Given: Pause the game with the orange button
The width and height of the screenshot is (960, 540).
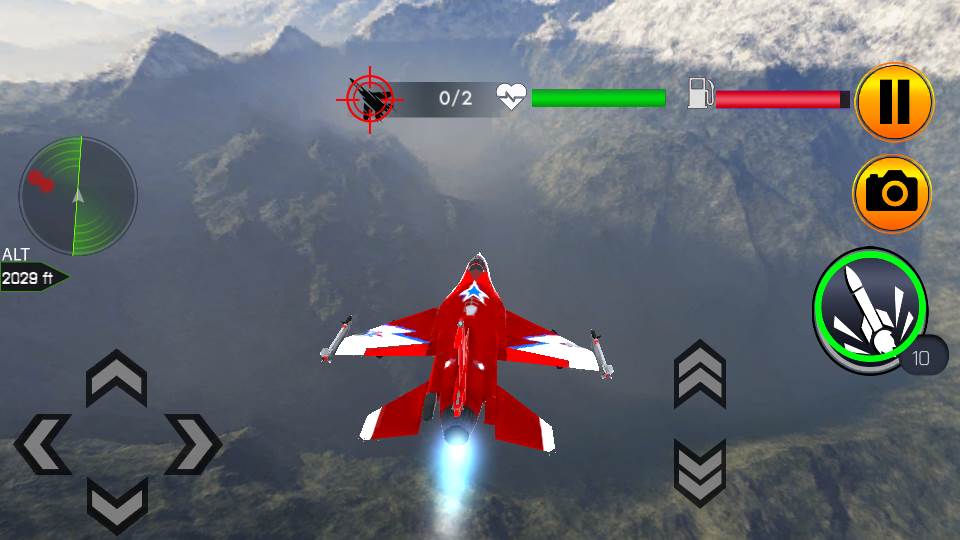Looking at the screenshot, I should pos(894,101).
